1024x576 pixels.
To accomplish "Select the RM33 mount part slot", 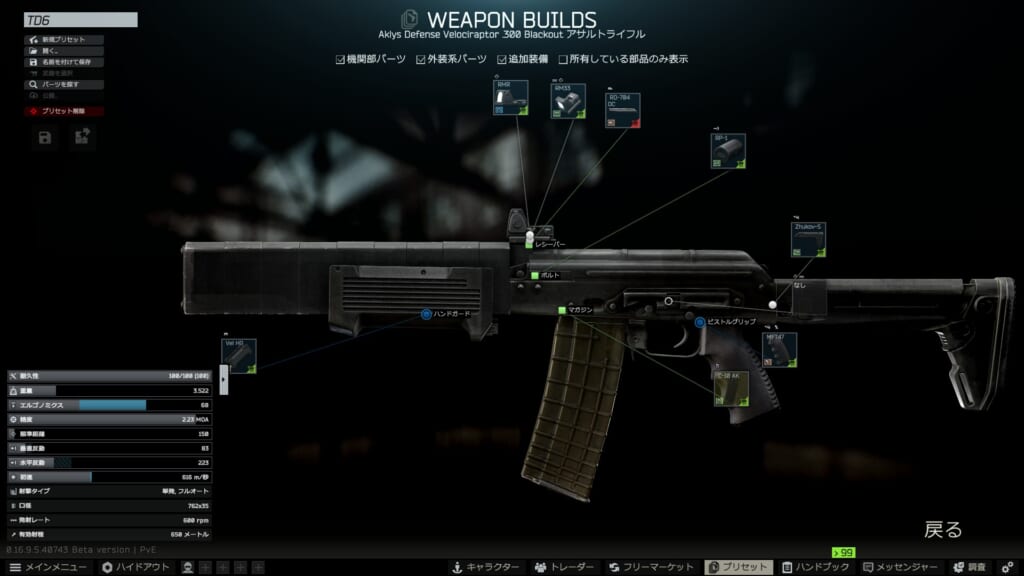I will pyautogui.click(x=569, y=102).
